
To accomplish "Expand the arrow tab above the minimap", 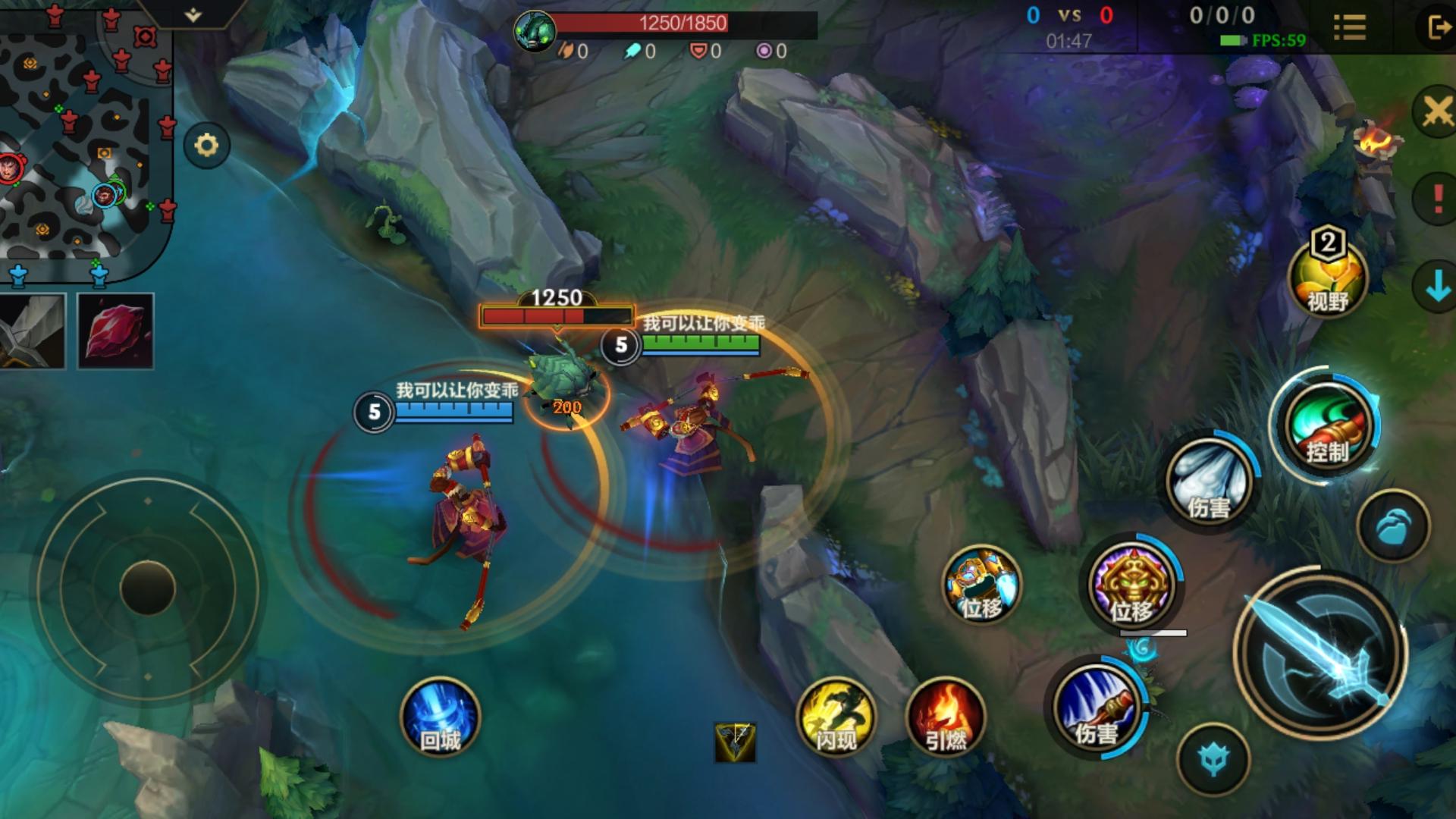I will click(193, 14).
